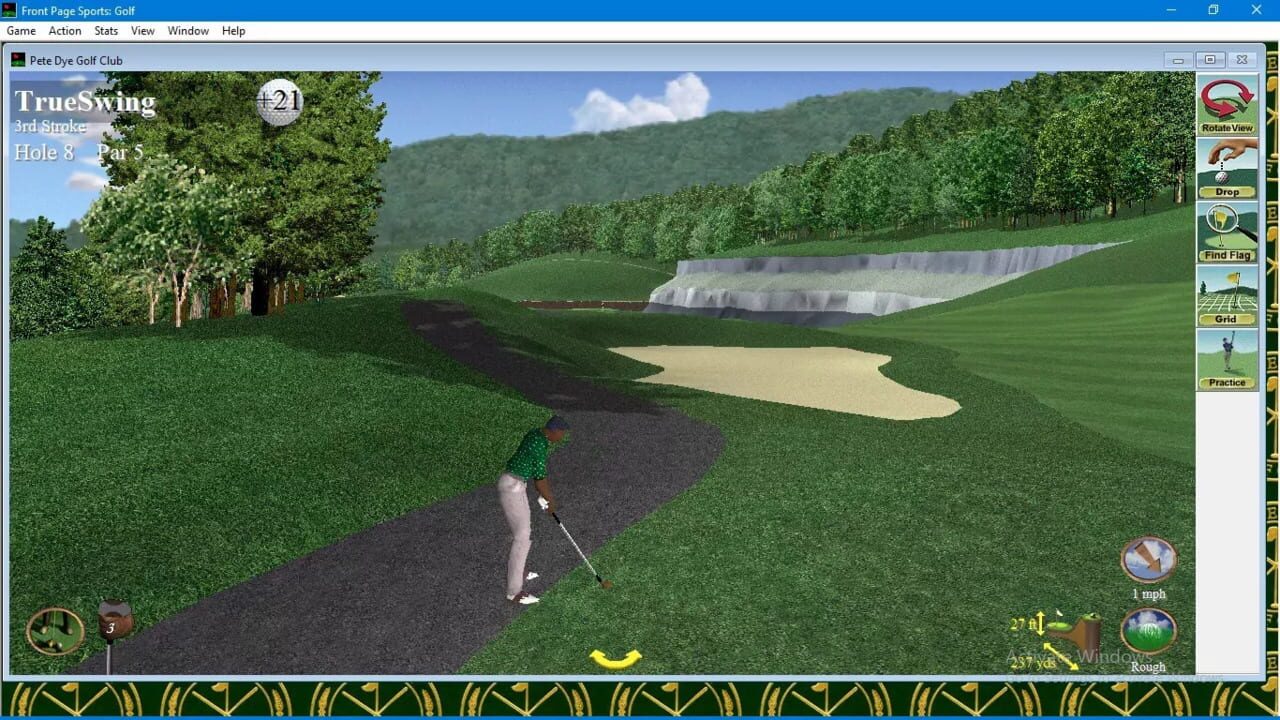Select the Rotate View tool
Screen dimensions: 1280x720
[1227, 105]
